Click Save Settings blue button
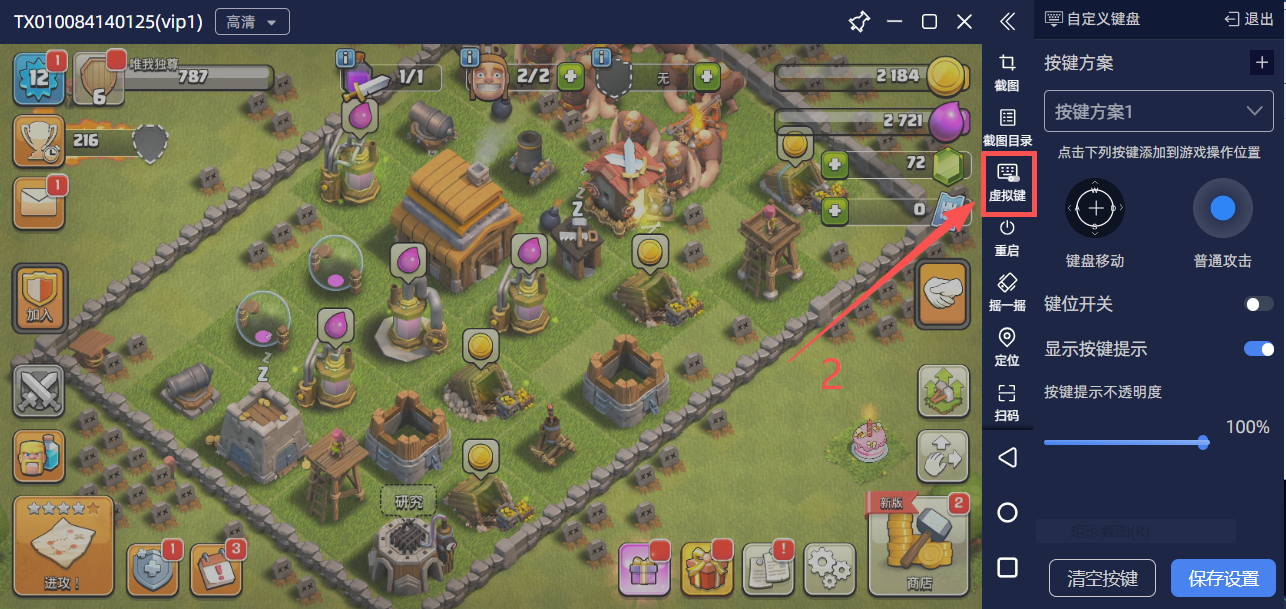The width and height of the screenshot is (1286, 609). click(1223, 579)
